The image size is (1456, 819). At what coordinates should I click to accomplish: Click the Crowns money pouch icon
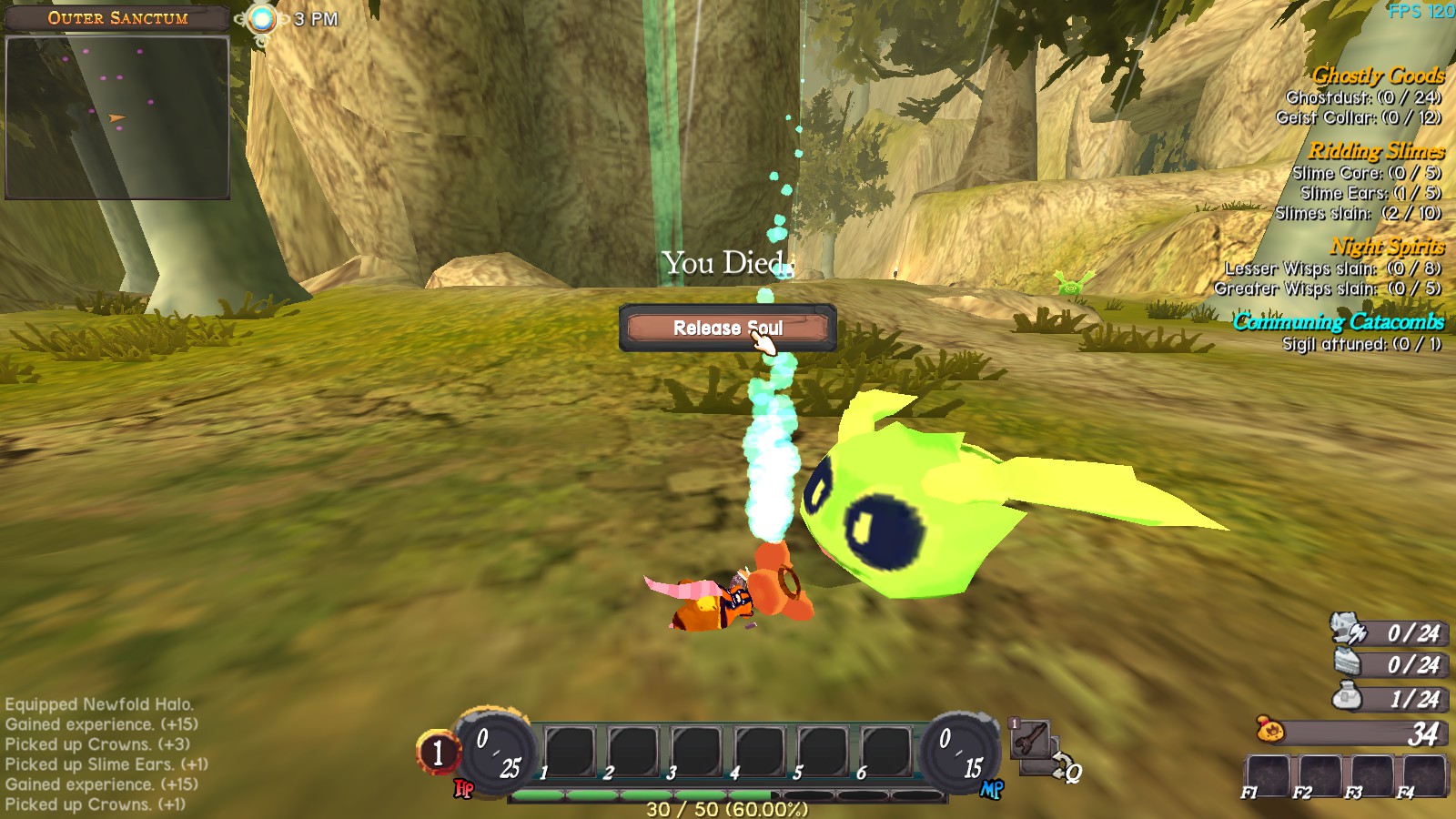[1269, 730]
